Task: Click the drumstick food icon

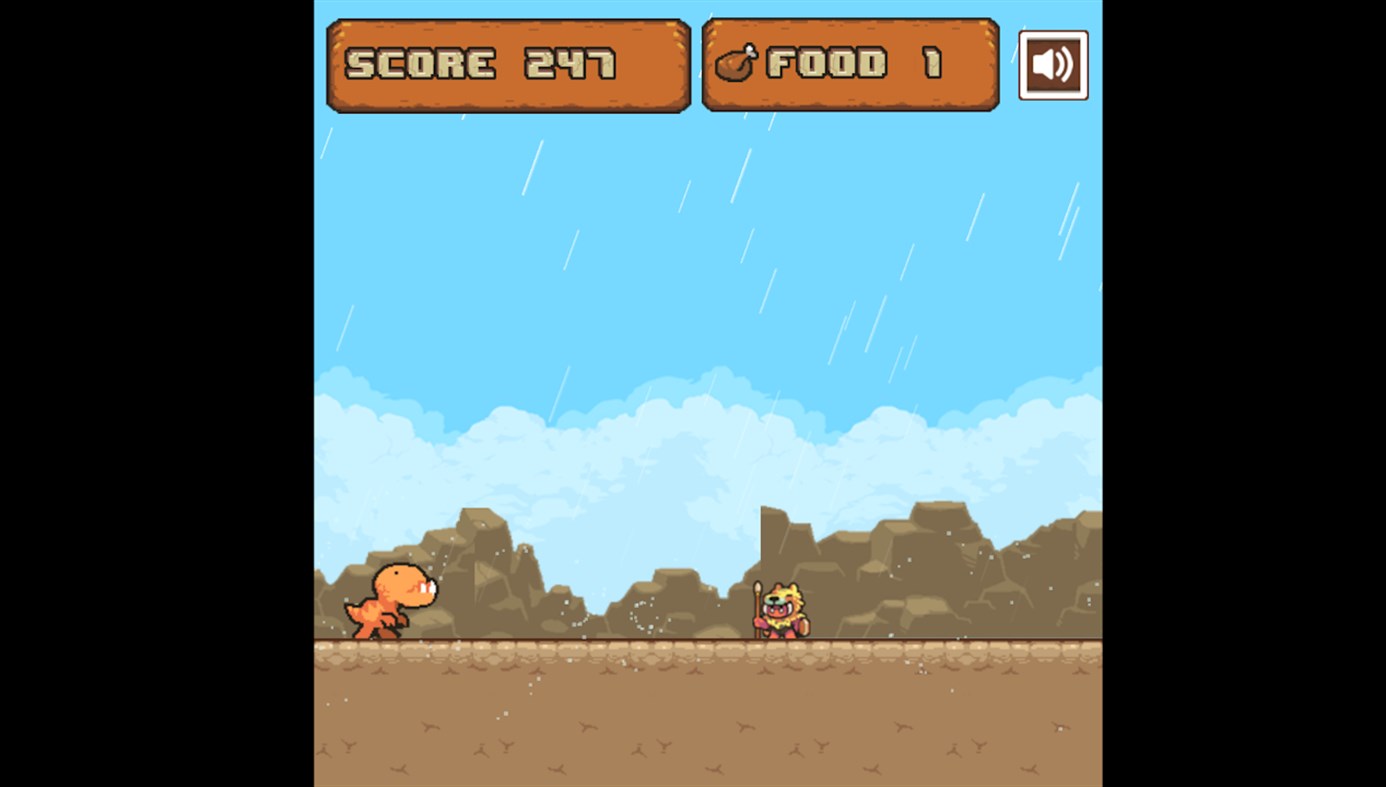Action: 736,64
